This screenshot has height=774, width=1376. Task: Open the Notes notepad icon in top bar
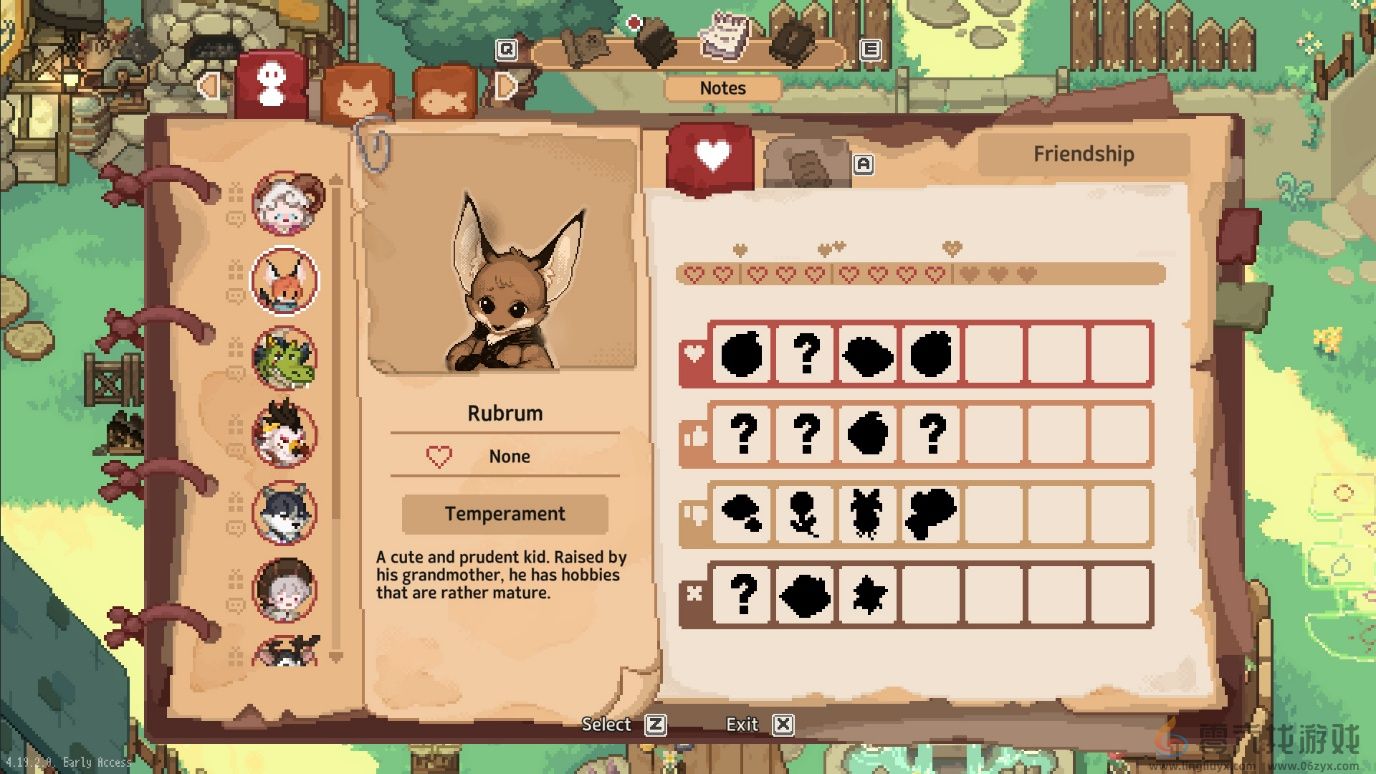tap(724, 37)
